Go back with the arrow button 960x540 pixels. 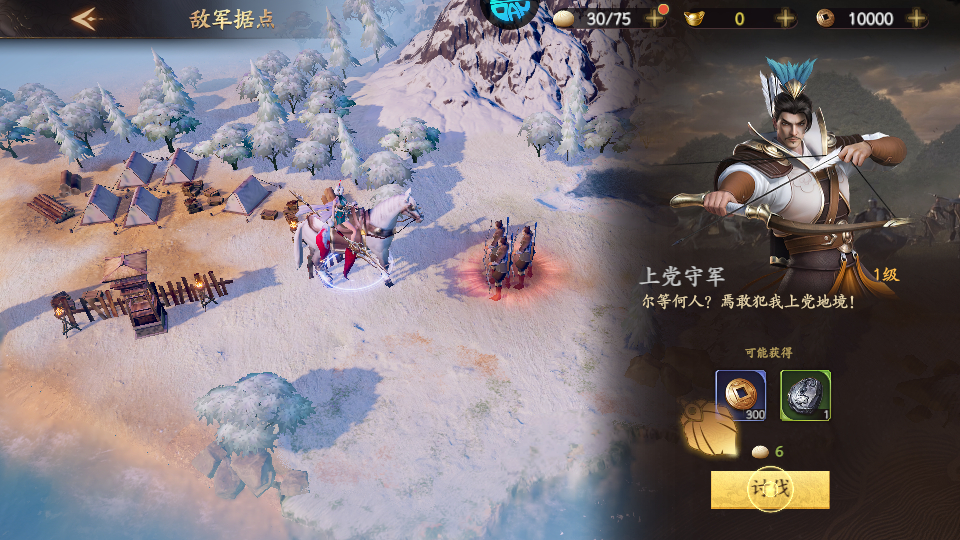(x=87, y=18)
